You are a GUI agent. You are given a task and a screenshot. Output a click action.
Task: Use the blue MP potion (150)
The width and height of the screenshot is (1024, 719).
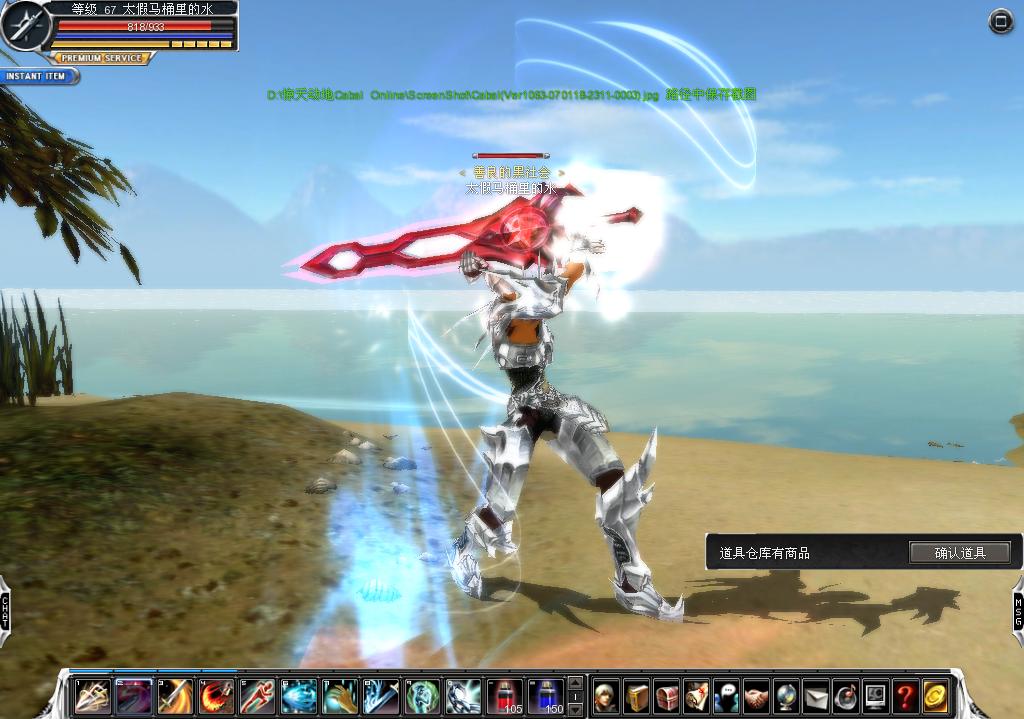tap(546, 695)
